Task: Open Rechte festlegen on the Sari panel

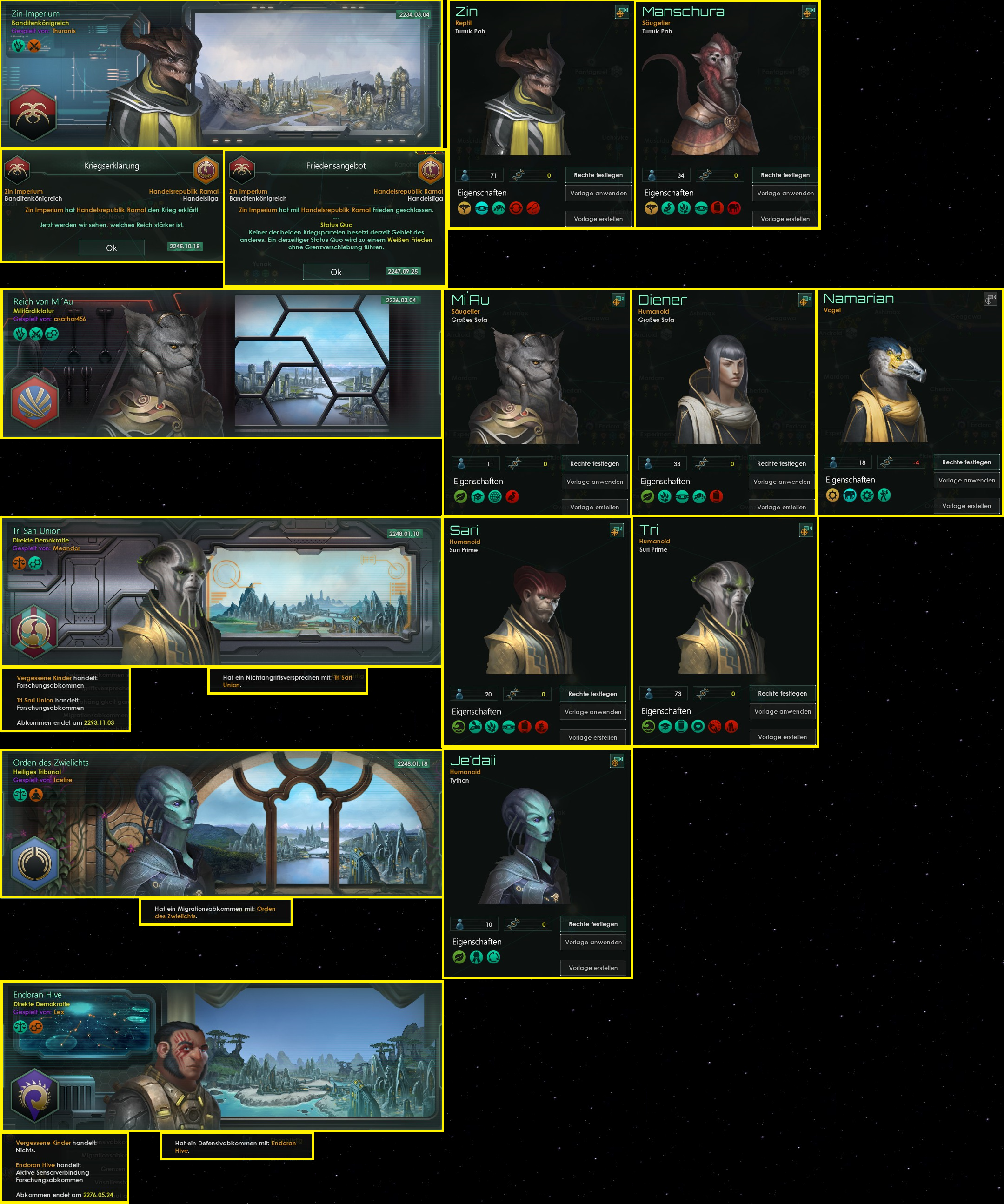Action: [x=592, y=694]
